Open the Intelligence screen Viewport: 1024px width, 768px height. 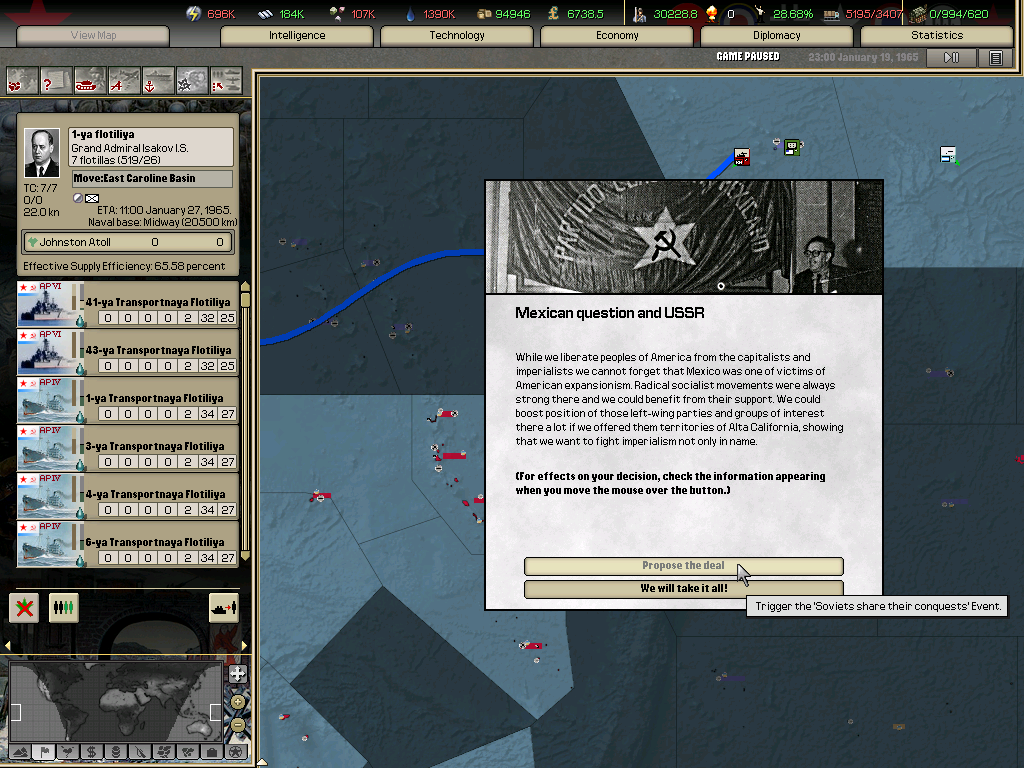pyautogui.click(x=297, y=36)
